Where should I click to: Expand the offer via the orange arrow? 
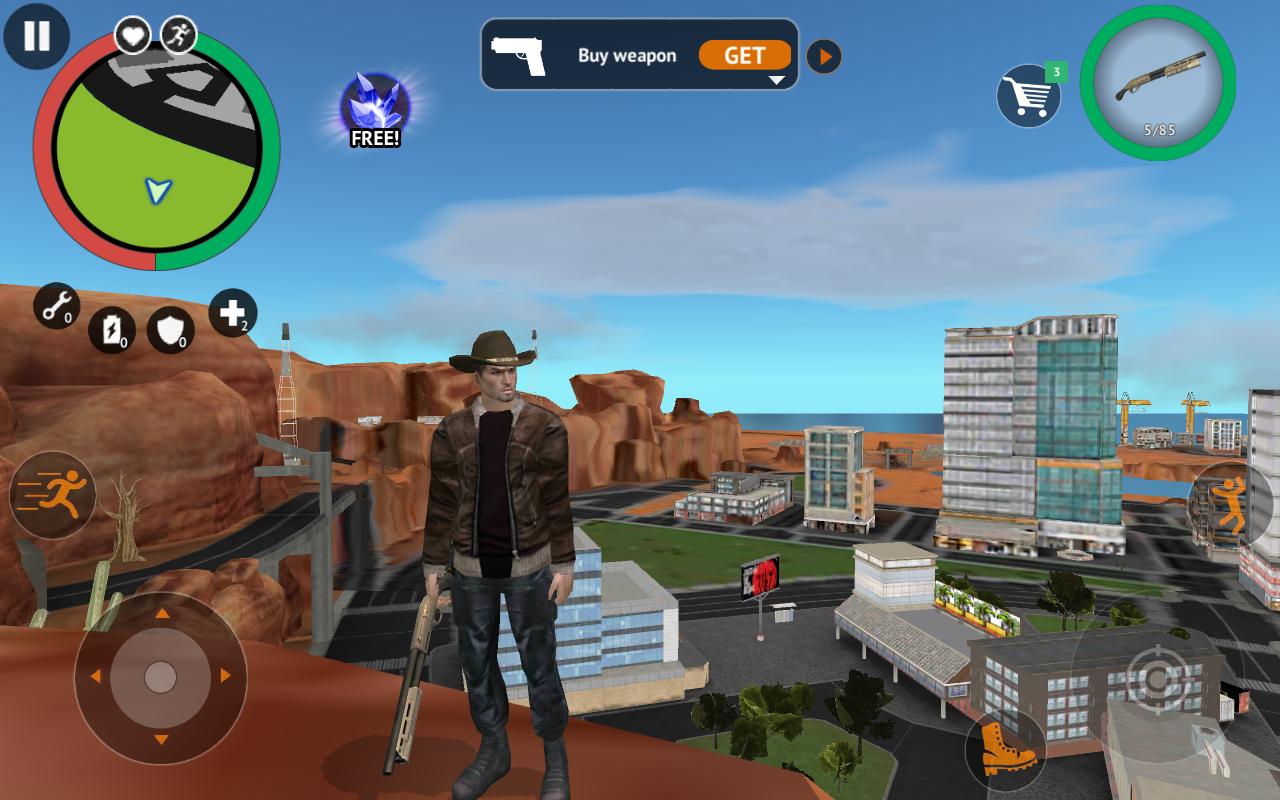pos(823,56)
